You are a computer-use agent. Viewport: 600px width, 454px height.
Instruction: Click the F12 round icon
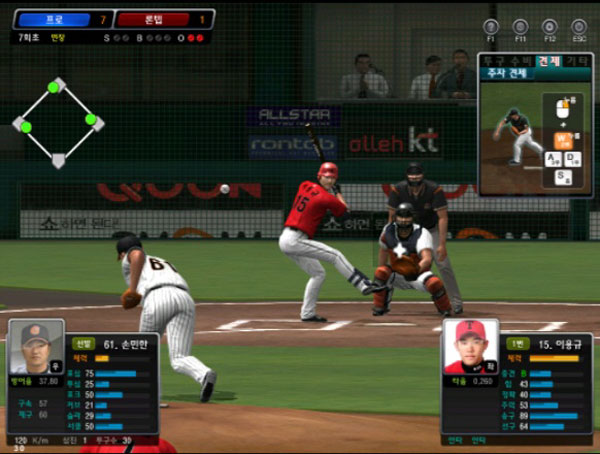549,27
